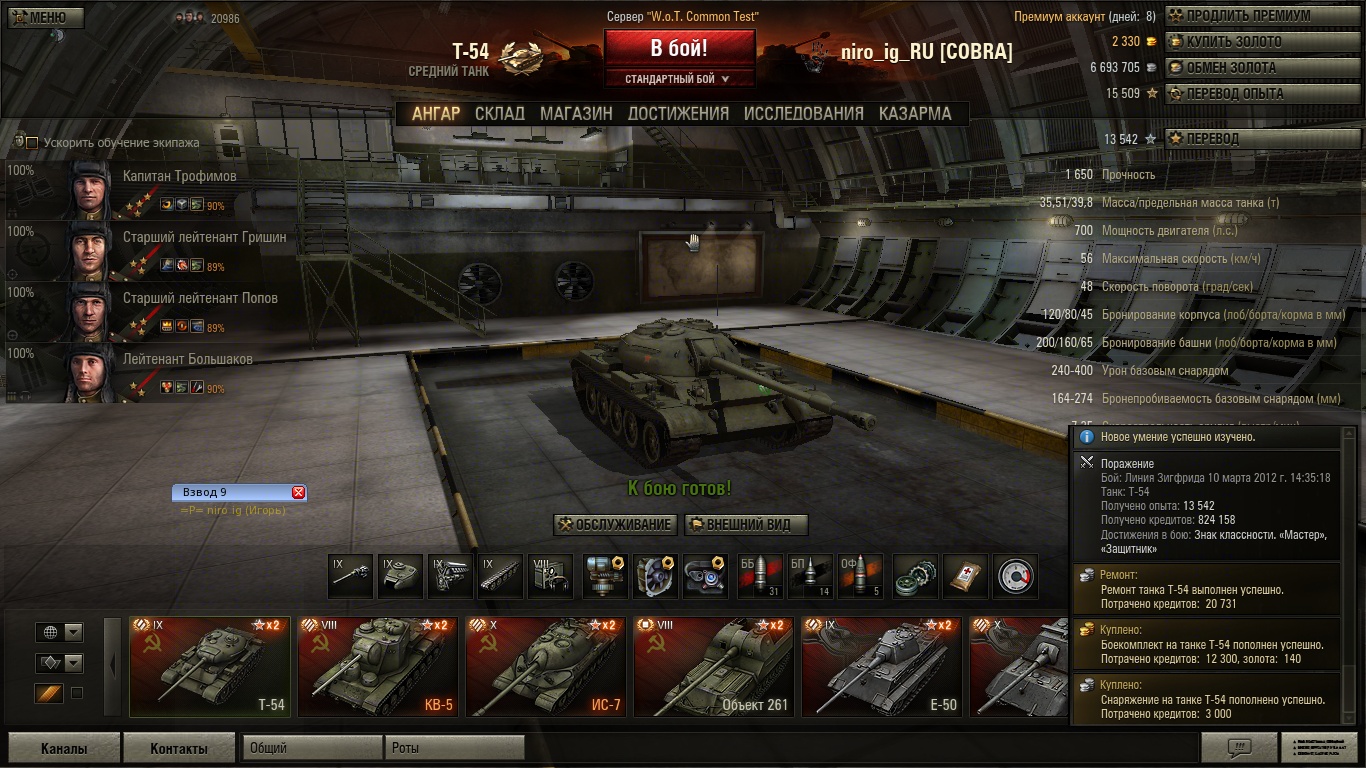Select the КВ-5 tank in carousel
The width and height of the screenshot is (1366, 768).
(378, 666)
